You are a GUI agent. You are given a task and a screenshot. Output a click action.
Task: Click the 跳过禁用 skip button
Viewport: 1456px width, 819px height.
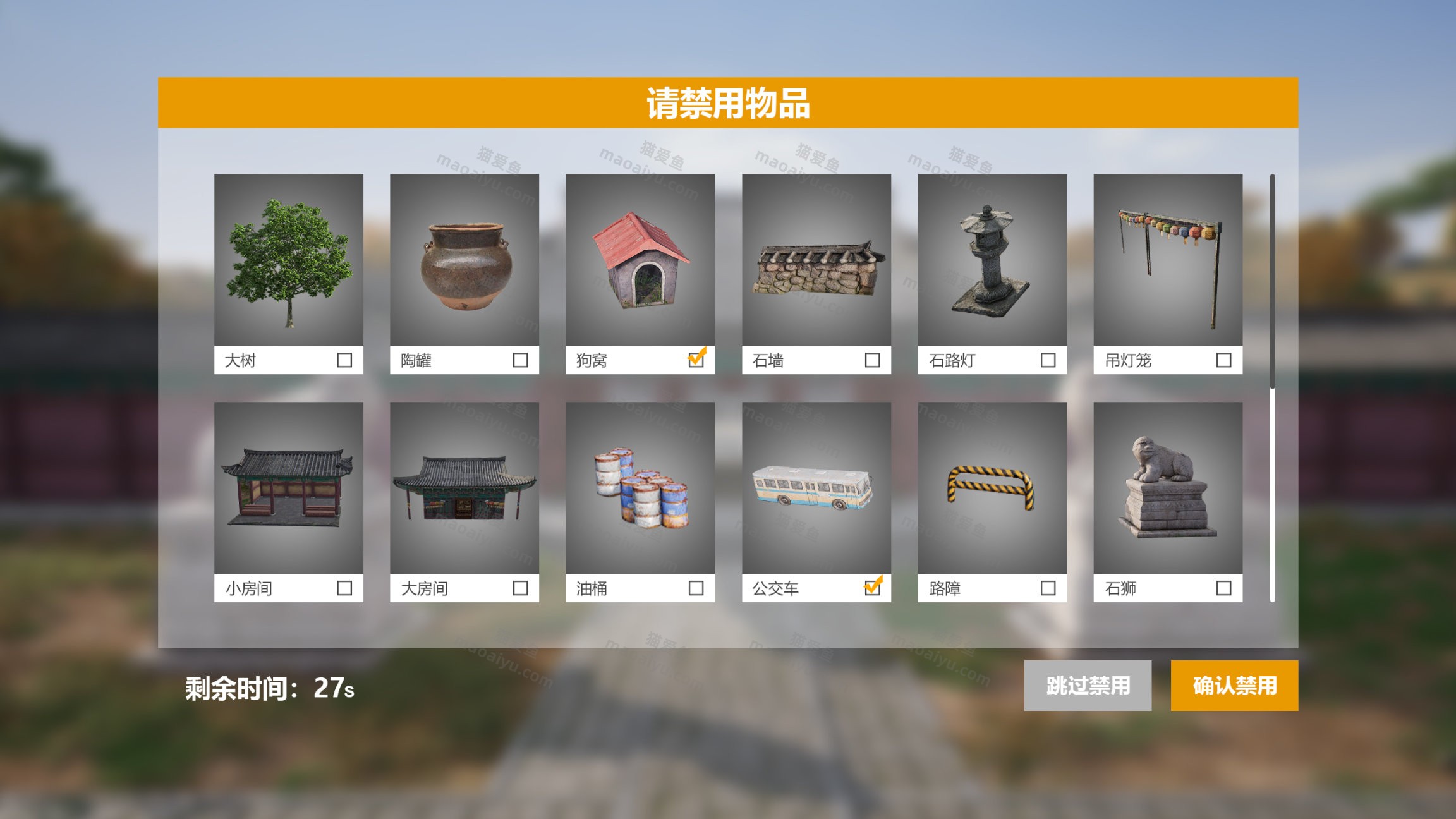coord(1088,686)
